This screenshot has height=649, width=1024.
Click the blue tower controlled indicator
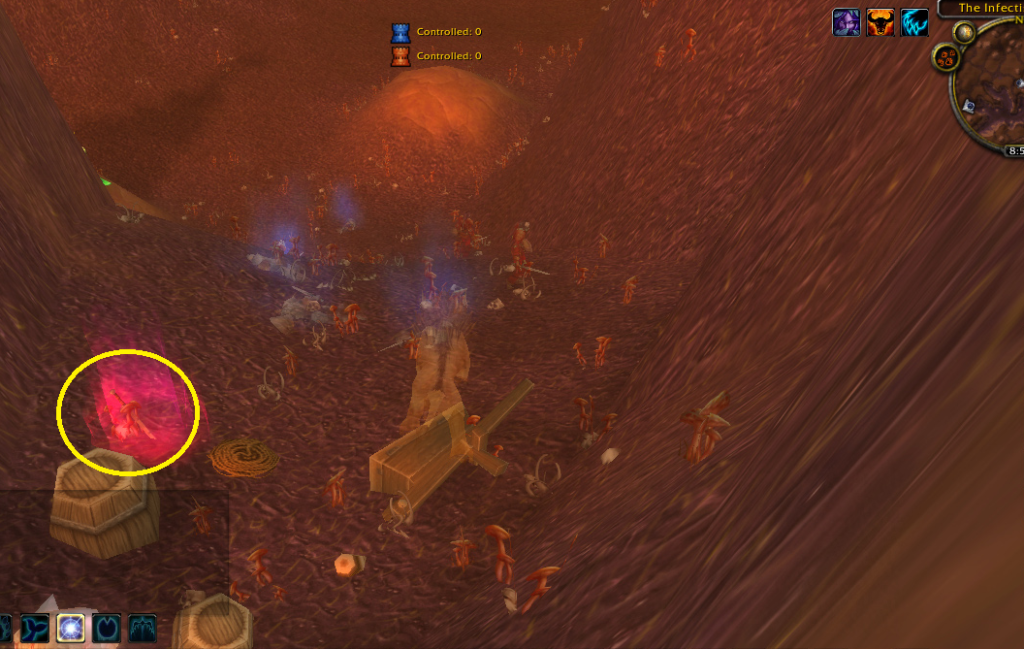tap(400, 32)
